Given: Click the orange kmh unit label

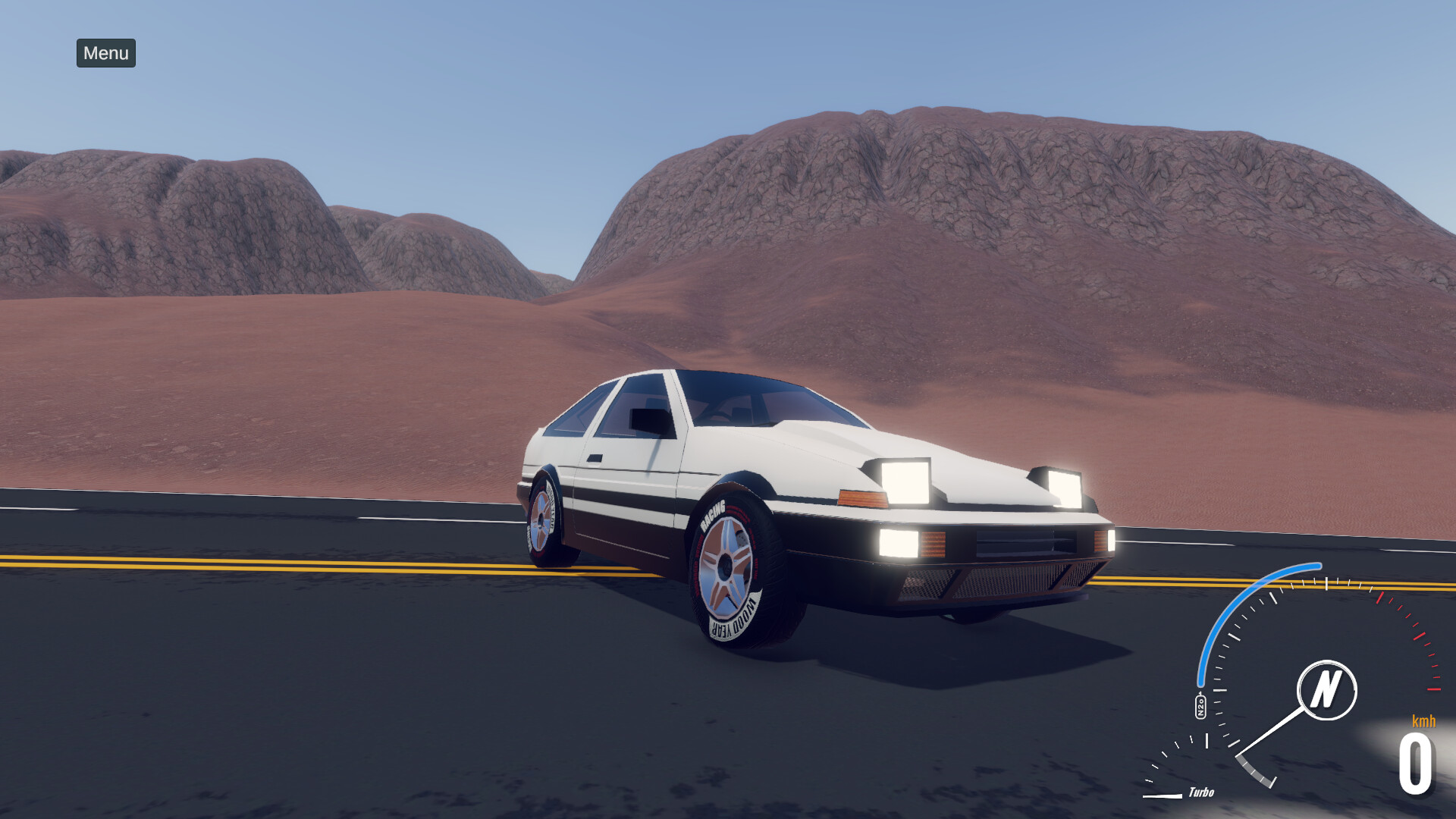Looking at the screenshot, I should pos(1423,720).
